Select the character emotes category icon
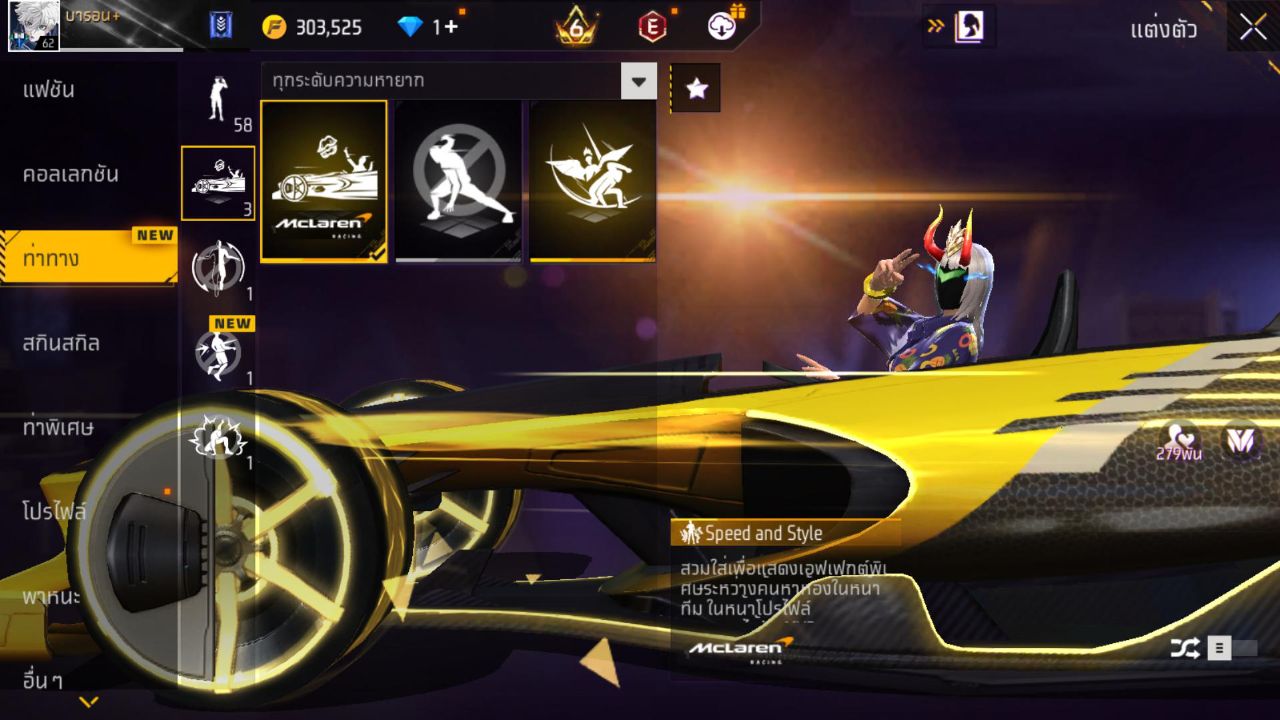Viewport: 1280px width, 720px height. tap(217, 100)
